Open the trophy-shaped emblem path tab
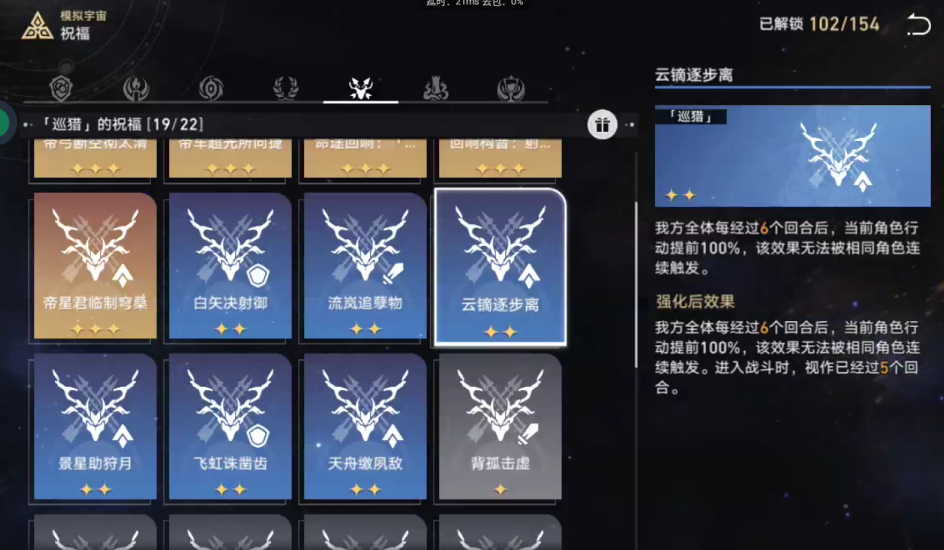 (x=510, y=89)
